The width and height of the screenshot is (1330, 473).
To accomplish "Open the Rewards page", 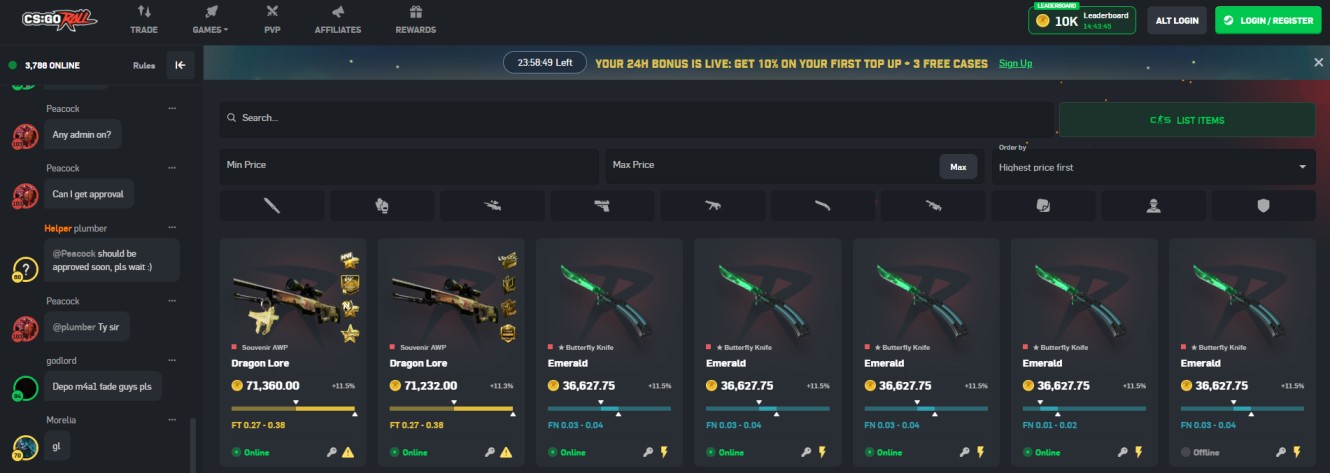I will [x=415, y=19].
